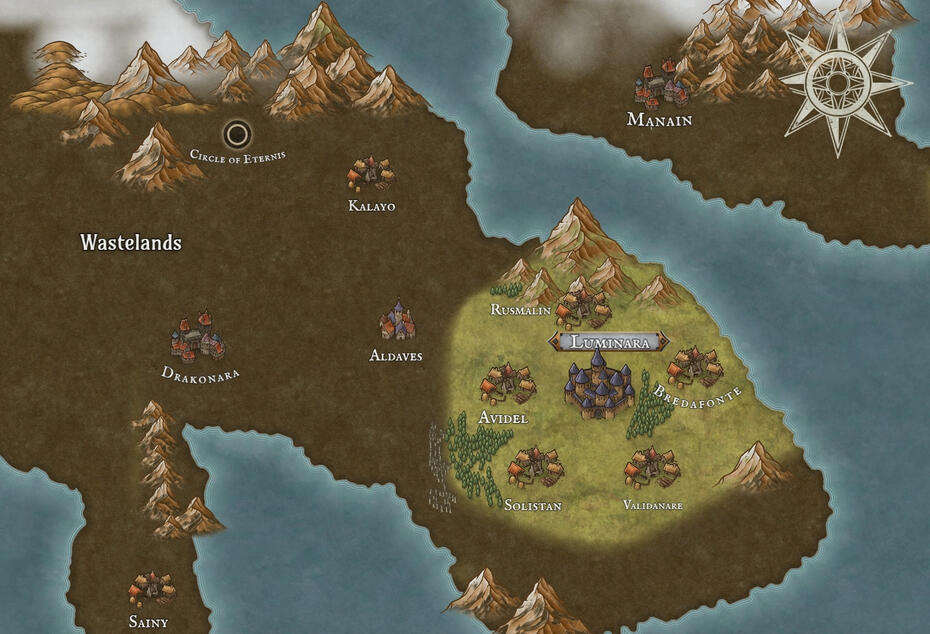The height and width of the screenshot is (634, 930).
Task: Choose the Manain town marker
Action: pyautogui.click(x=660, y=87)
